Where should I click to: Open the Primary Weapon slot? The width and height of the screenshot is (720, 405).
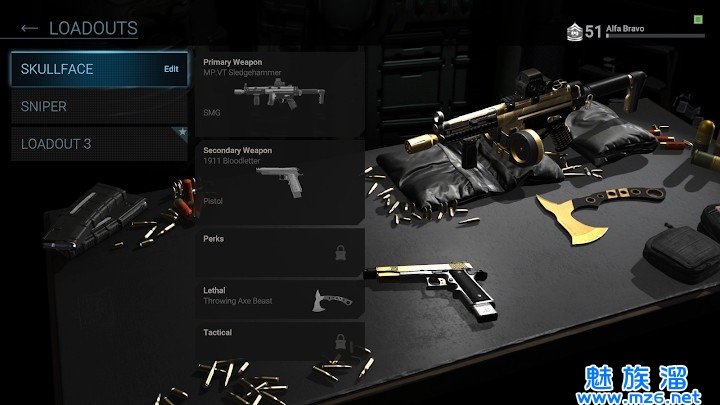(x=279, y=92)
